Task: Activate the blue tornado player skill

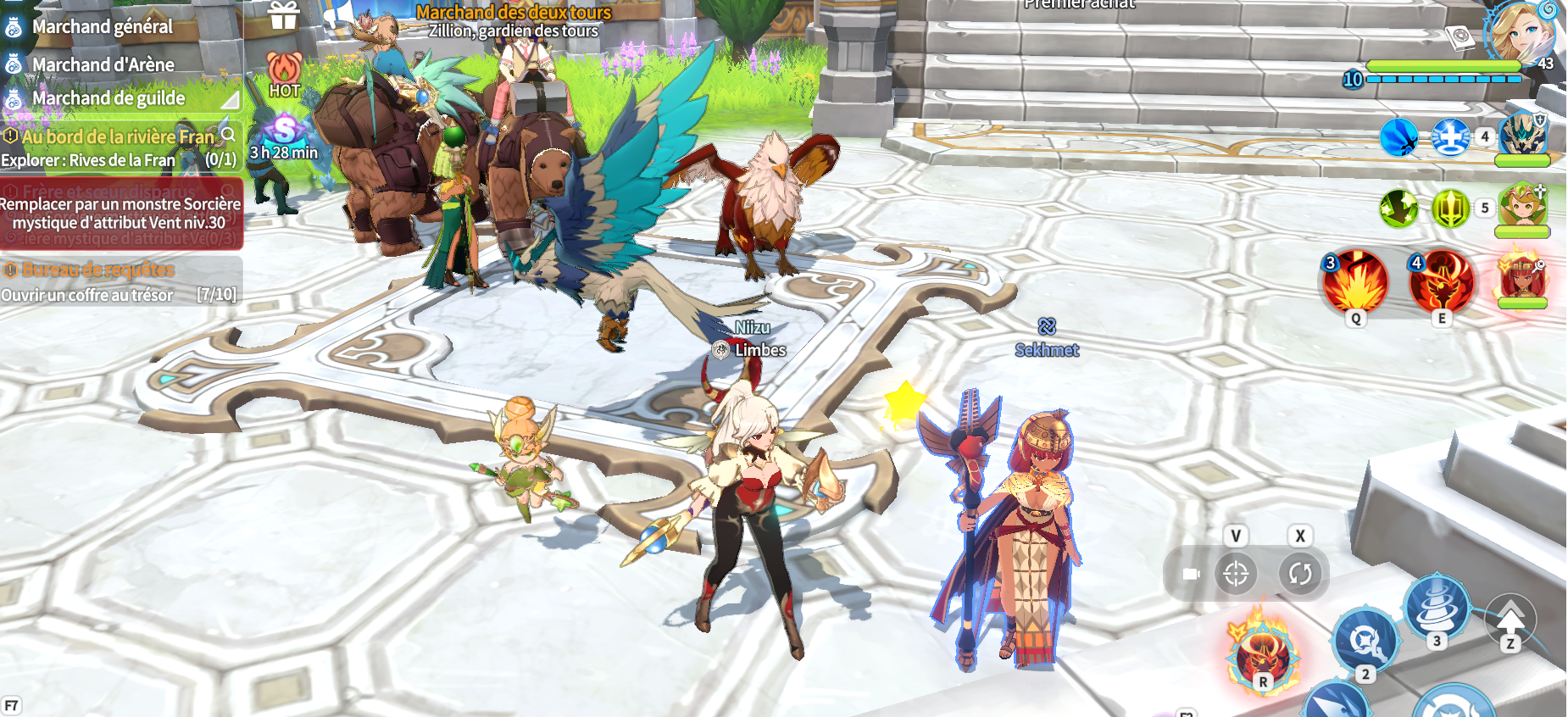Action: pyautogui.click(x=1437, y=604)
